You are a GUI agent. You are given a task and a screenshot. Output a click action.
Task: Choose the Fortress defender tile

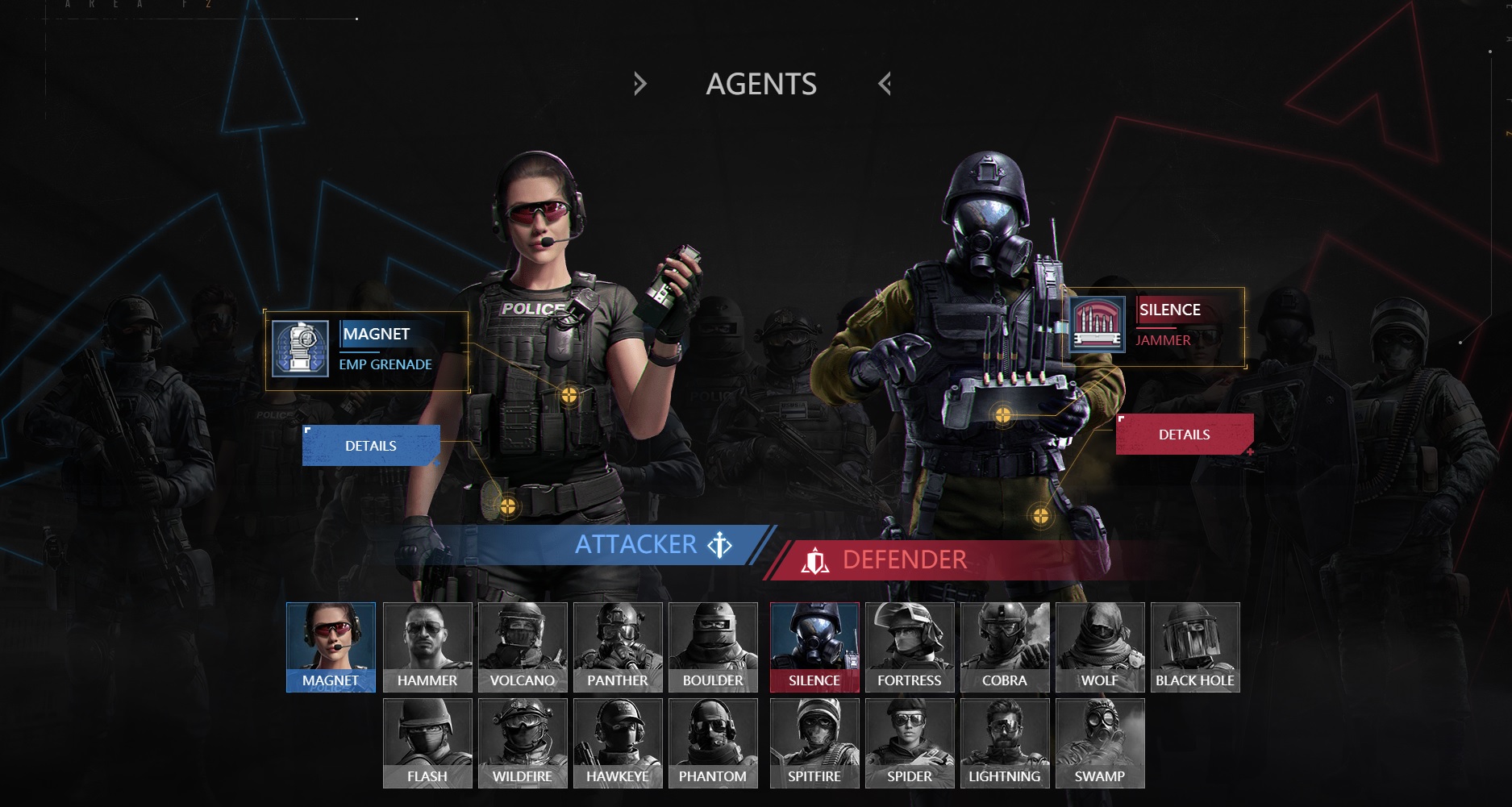[x=910, y=647]
